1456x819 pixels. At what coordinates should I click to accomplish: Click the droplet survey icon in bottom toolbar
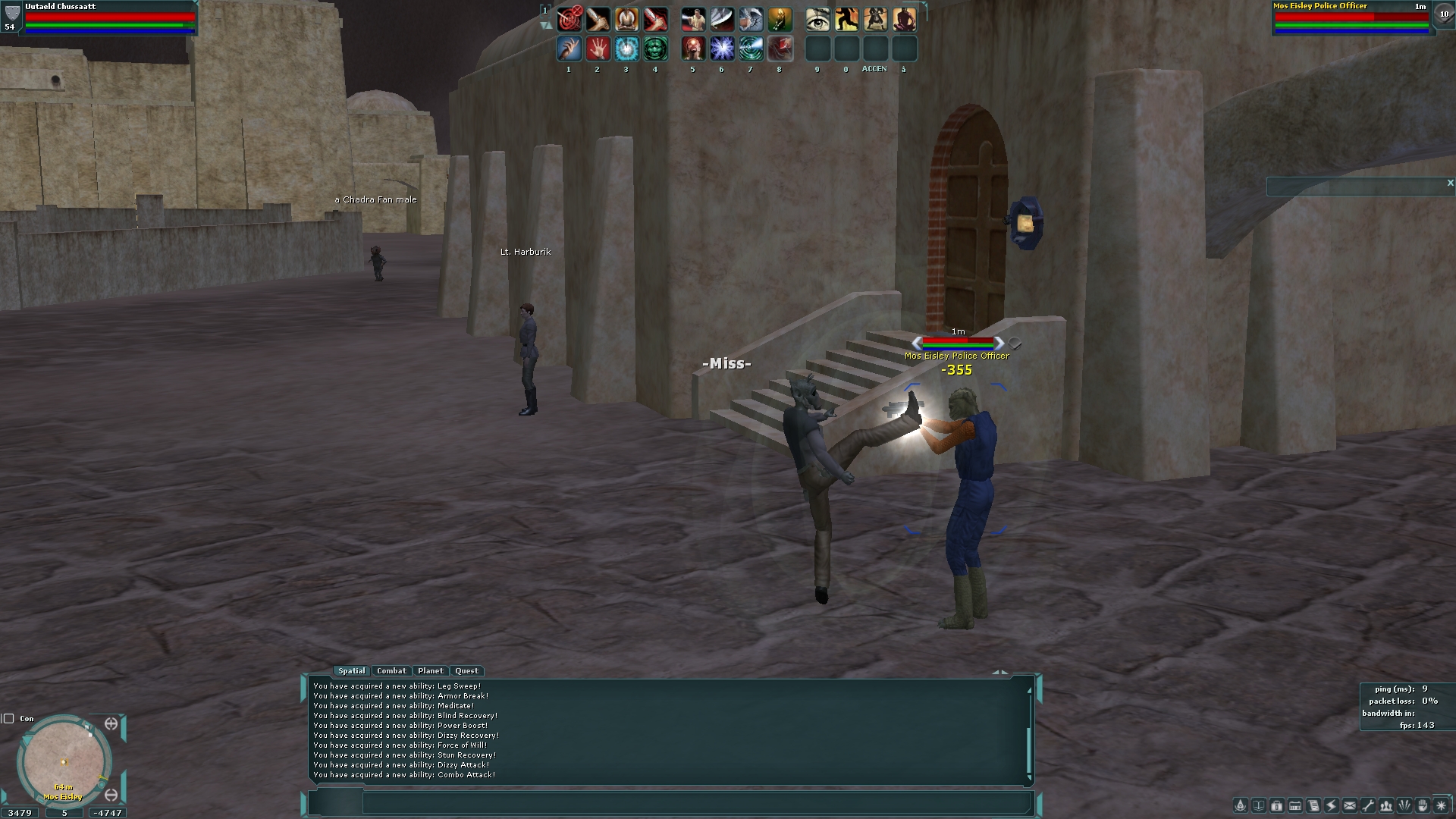1241,805
